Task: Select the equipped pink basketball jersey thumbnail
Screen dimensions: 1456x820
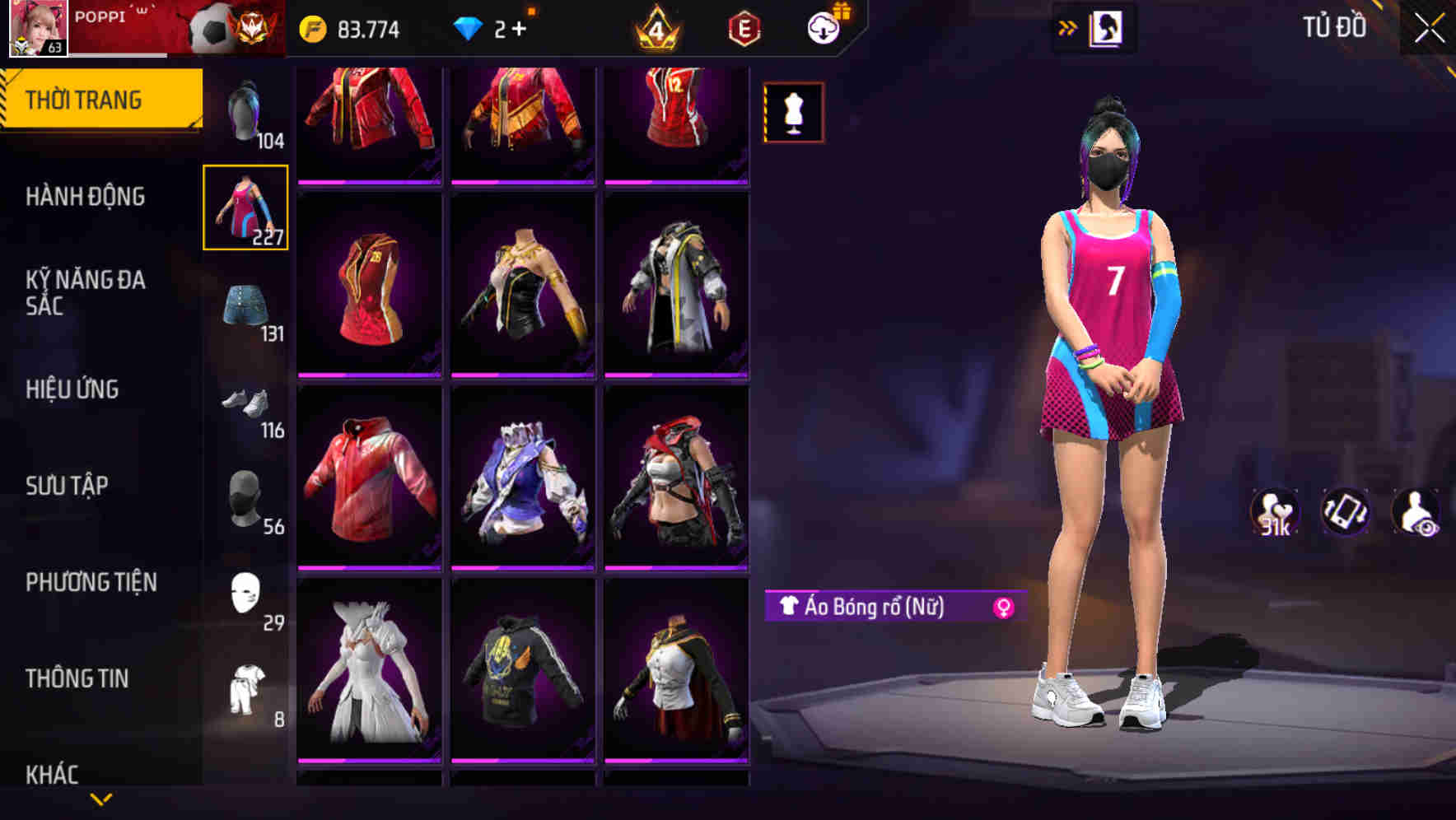Action: tap(246, 210)
